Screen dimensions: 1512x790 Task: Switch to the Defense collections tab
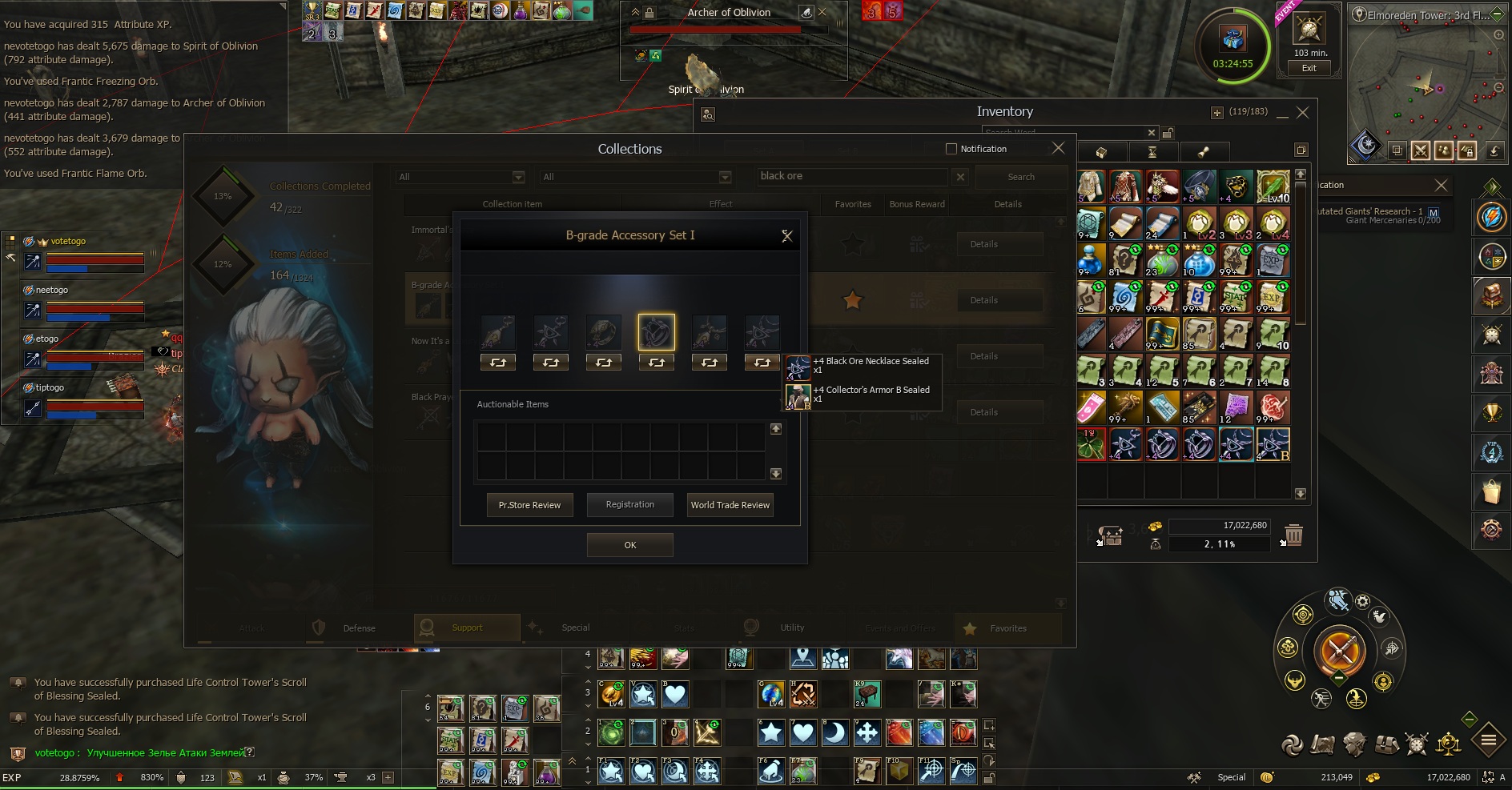(x=358, y=628)
